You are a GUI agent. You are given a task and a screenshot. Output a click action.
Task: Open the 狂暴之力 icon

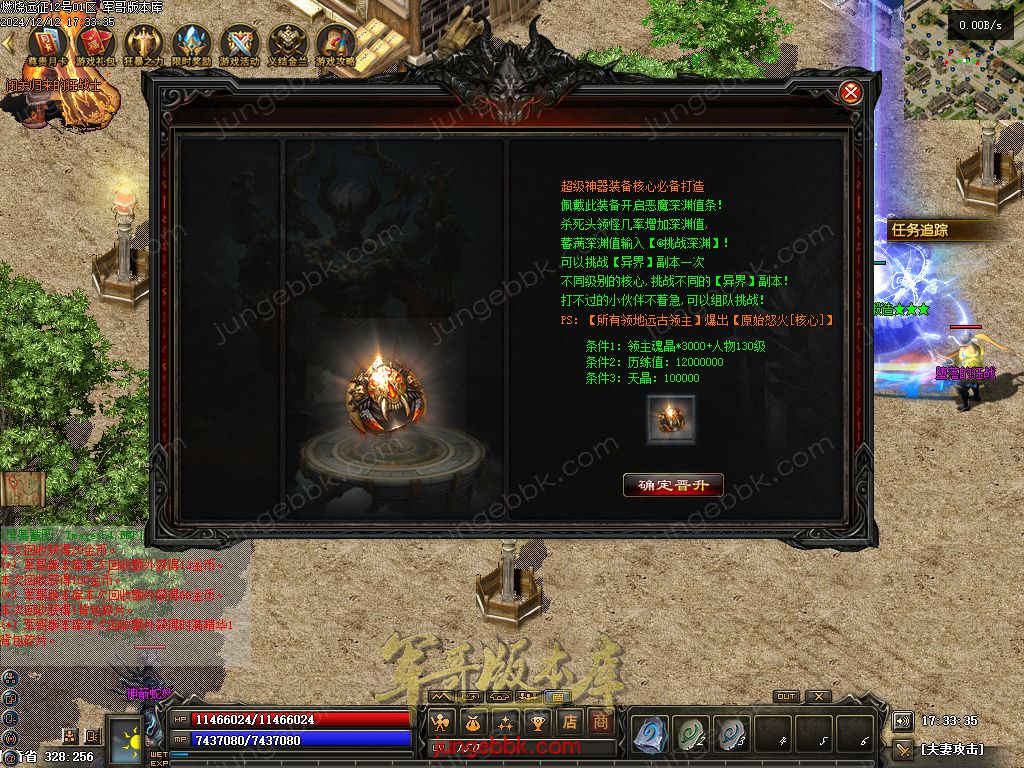143,44
